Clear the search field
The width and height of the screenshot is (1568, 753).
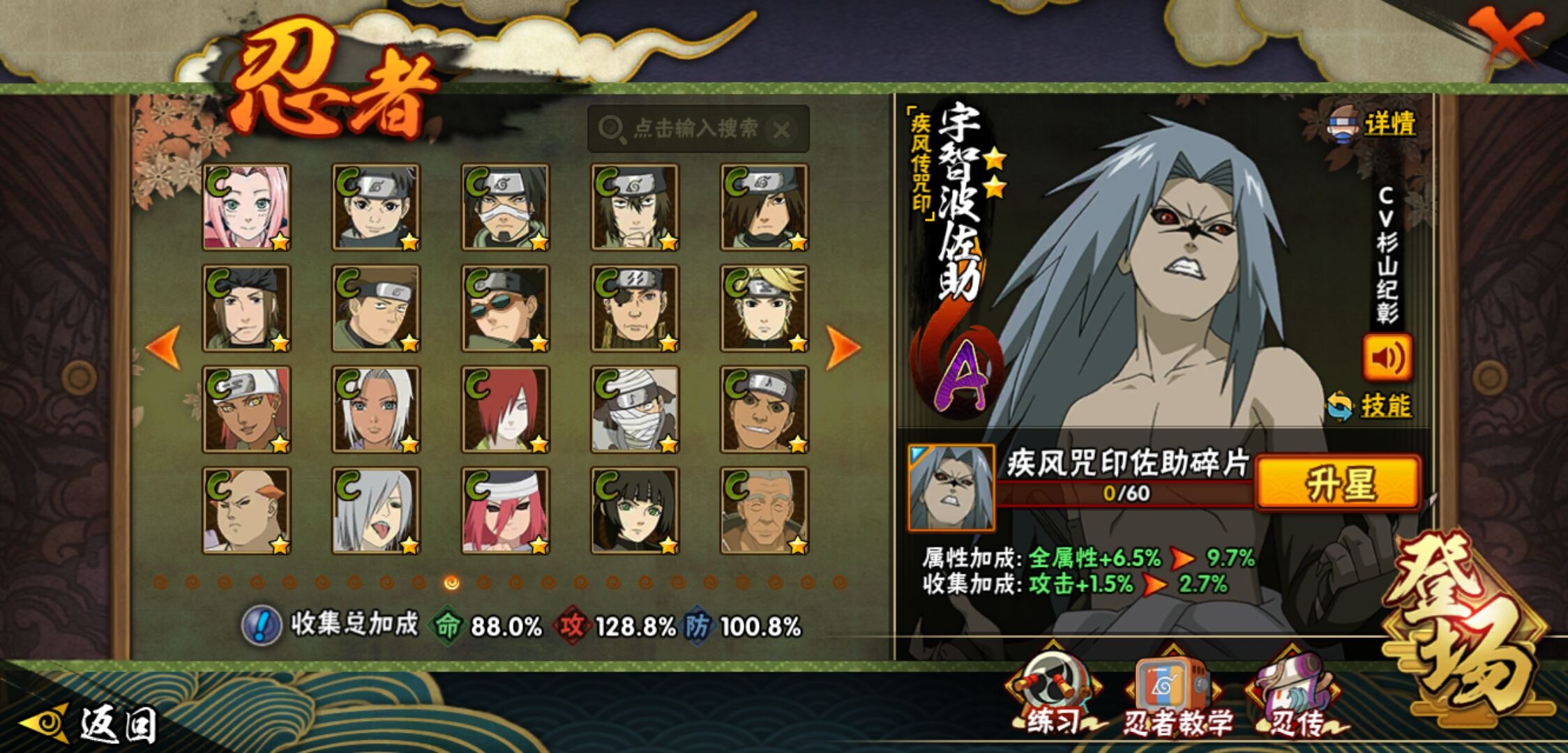pyautogui.click(x=783, y=130)
